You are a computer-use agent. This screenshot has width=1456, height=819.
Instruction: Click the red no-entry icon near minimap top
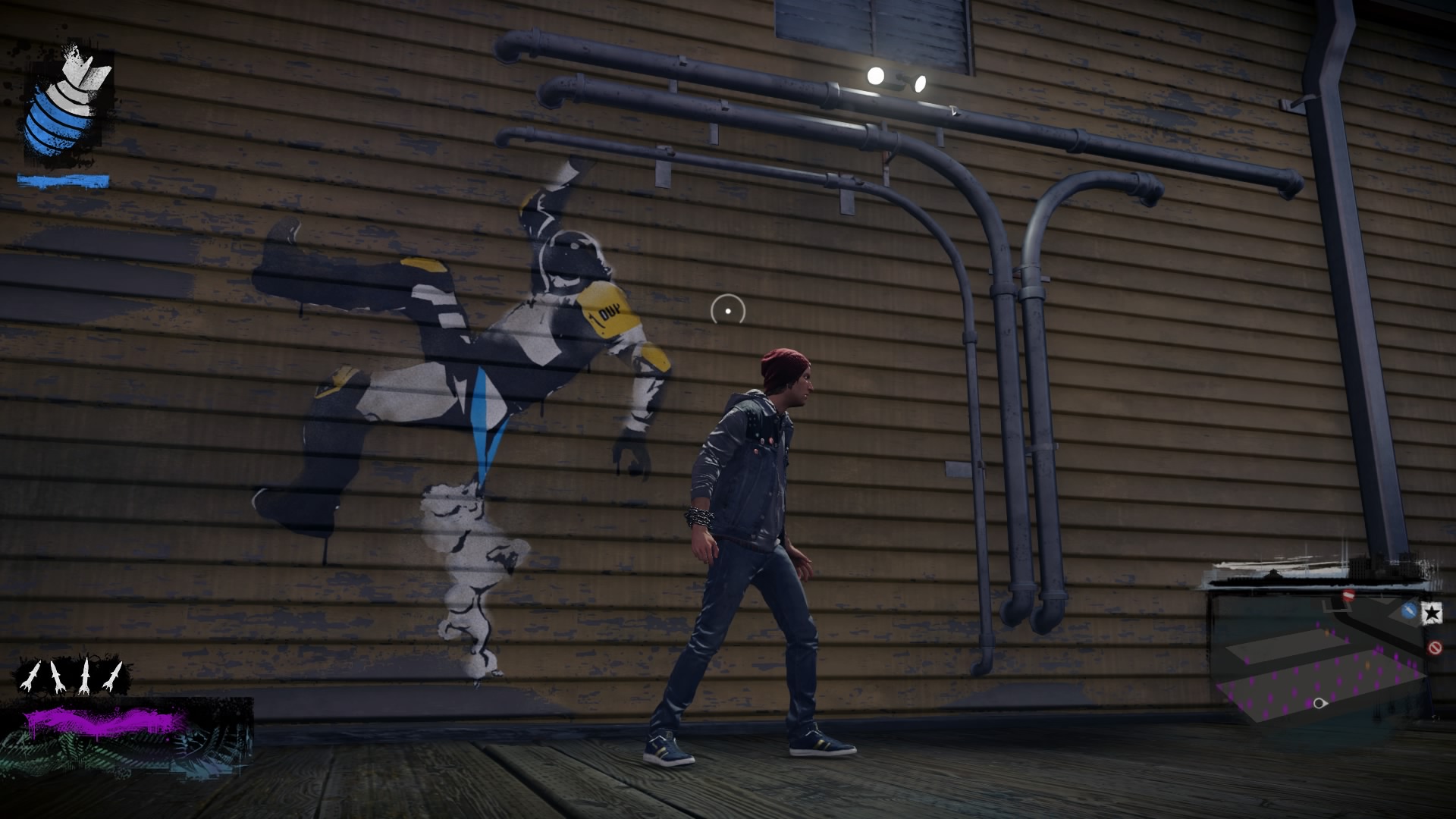[1348, 595]
